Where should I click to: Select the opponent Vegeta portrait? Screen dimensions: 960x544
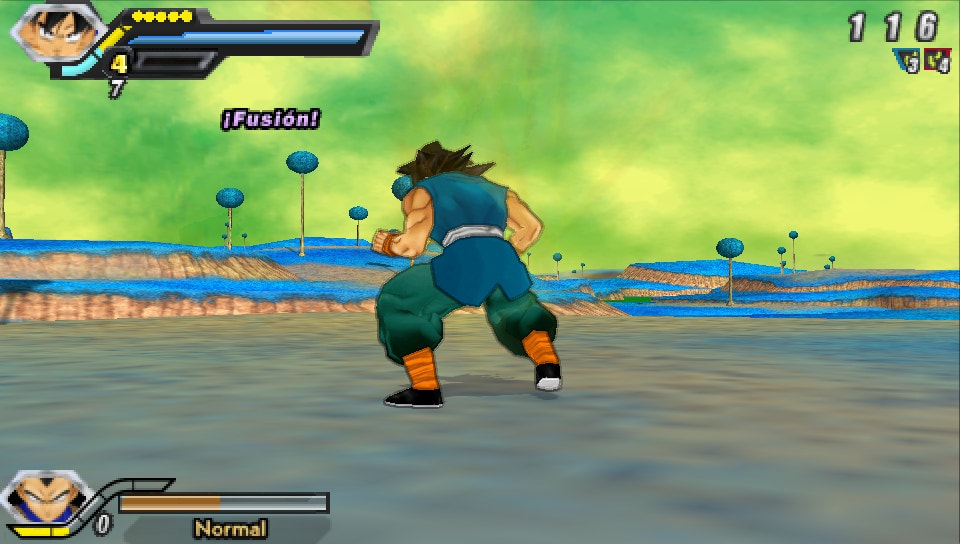click(x=44, y=502)
